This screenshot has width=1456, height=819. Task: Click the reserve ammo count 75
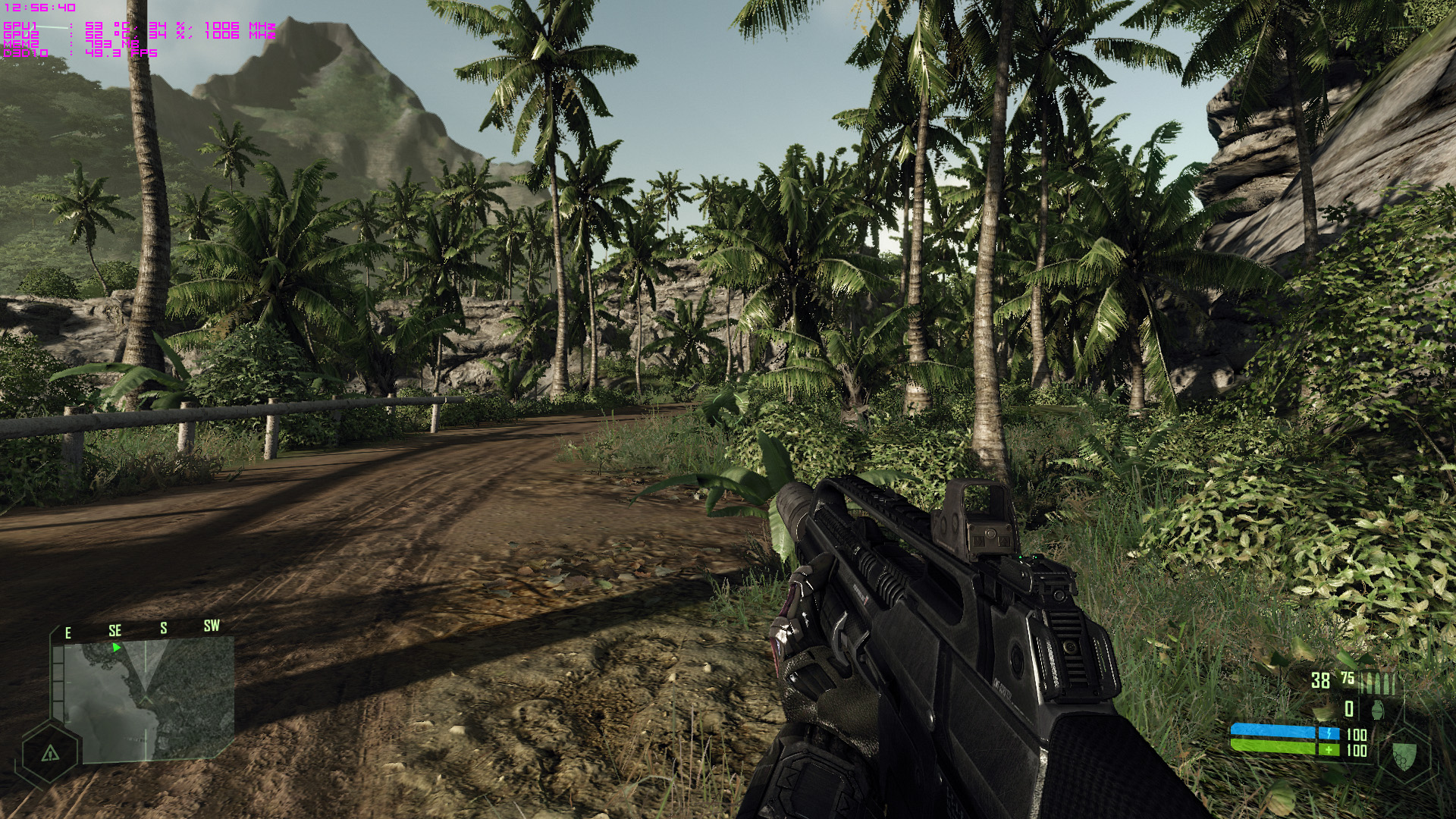(x=1348, y=676)
